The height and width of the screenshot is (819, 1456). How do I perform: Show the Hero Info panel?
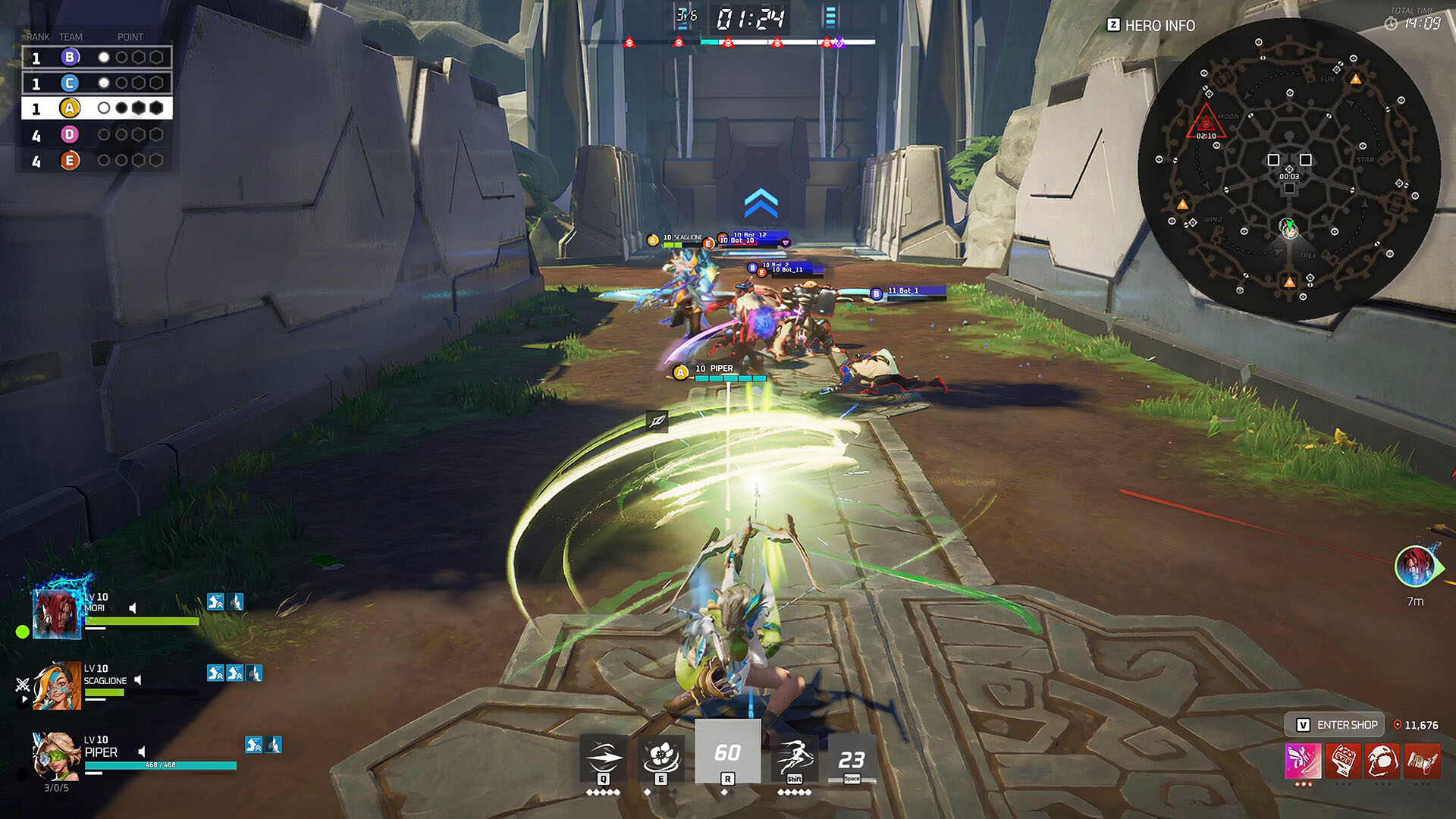click(x=1151, y=26)
